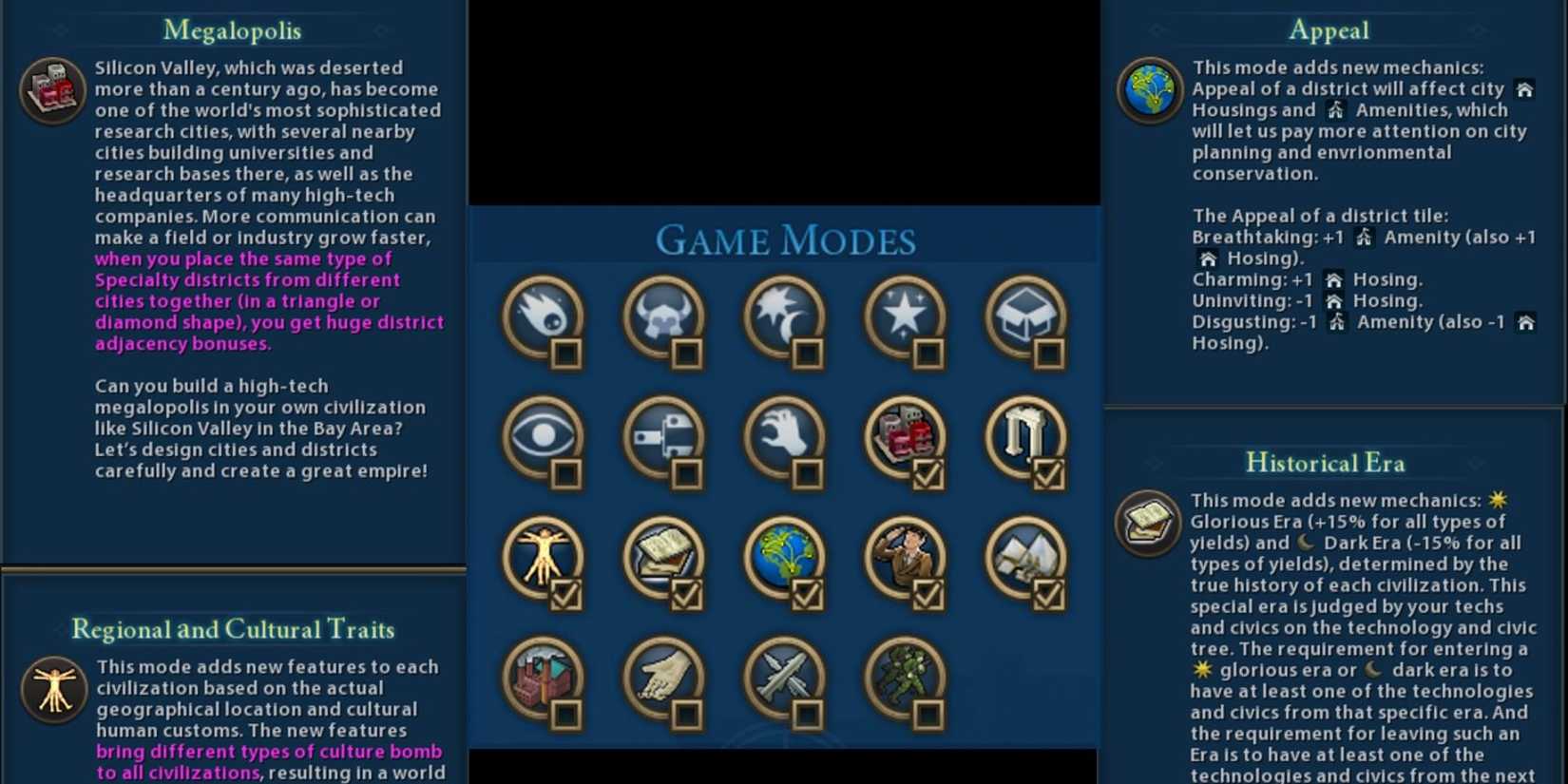Enable the comet mode checkbox
This screenshot has width=1568, height=784.
(567, 354)
